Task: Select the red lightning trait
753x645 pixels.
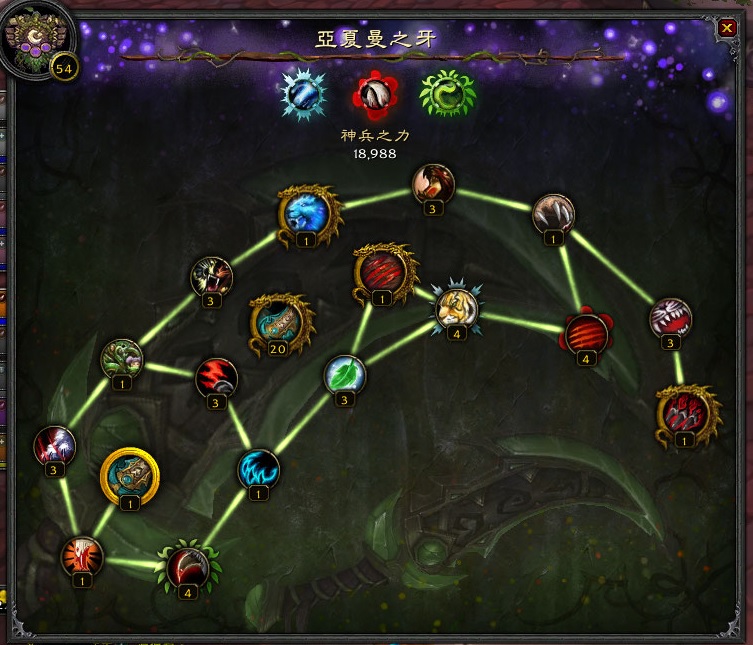Action: coord(216,378)
